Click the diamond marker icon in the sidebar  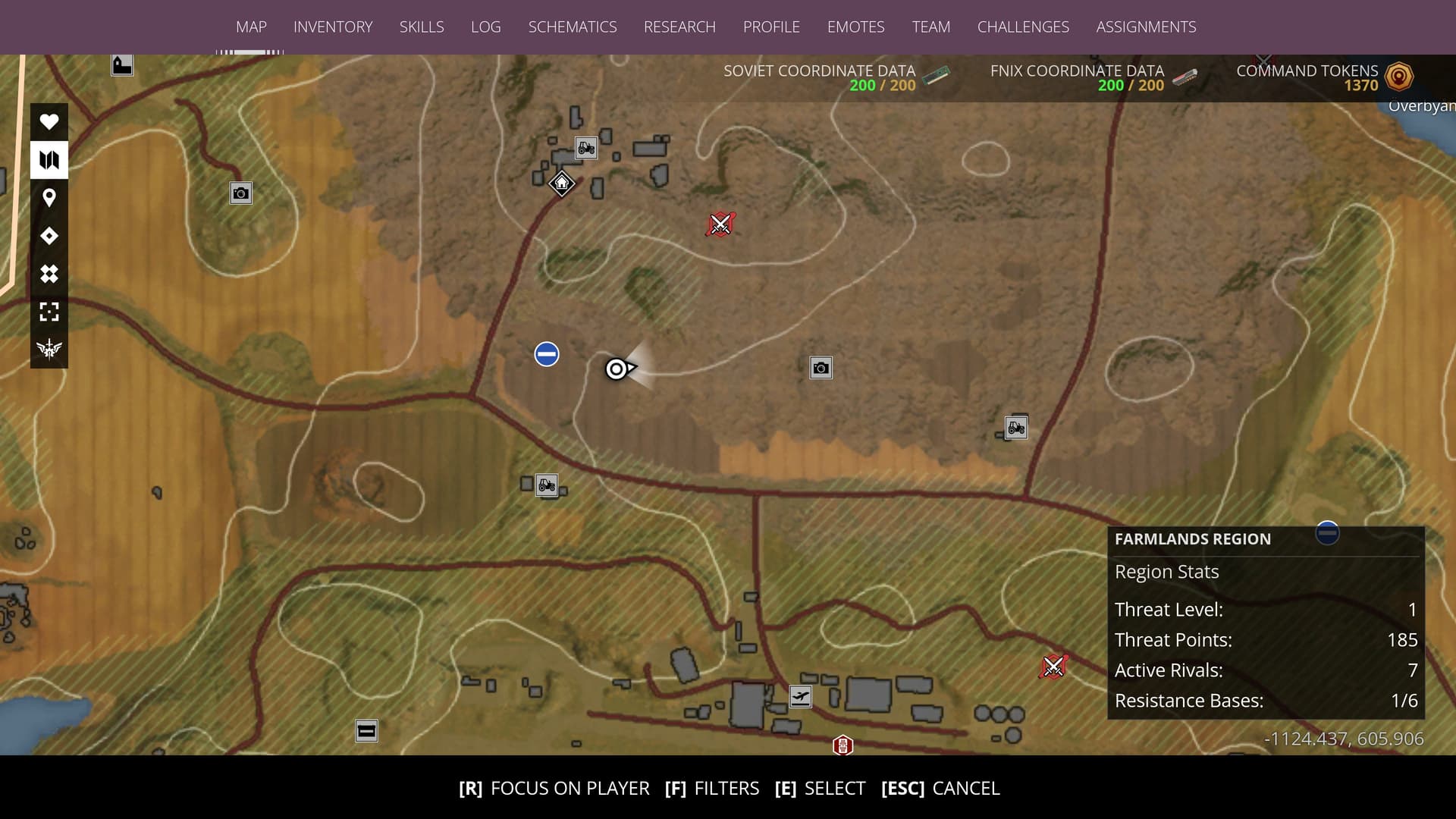(49, 236)
